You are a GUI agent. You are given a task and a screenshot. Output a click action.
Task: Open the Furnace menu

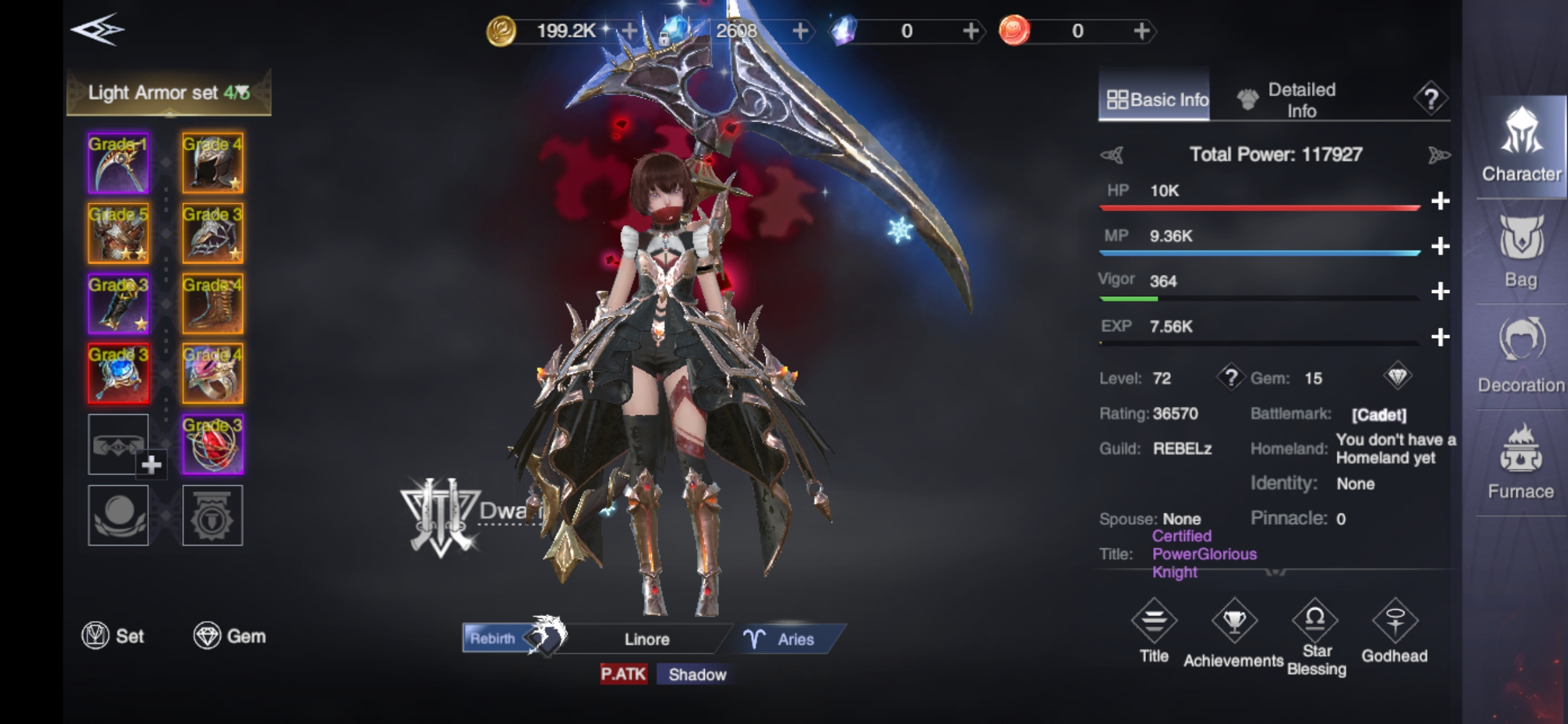[x=1520, y=463]
